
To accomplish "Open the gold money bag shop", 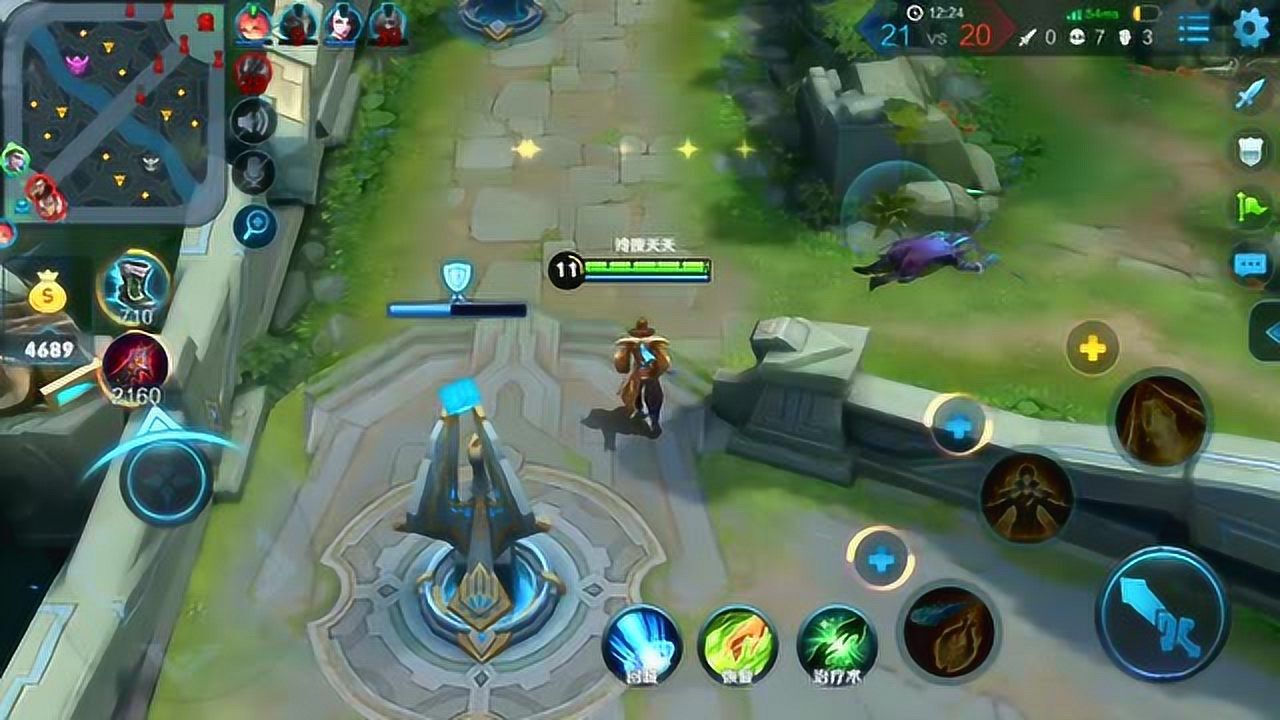I will pyautogui.click(x=47, y=295).
